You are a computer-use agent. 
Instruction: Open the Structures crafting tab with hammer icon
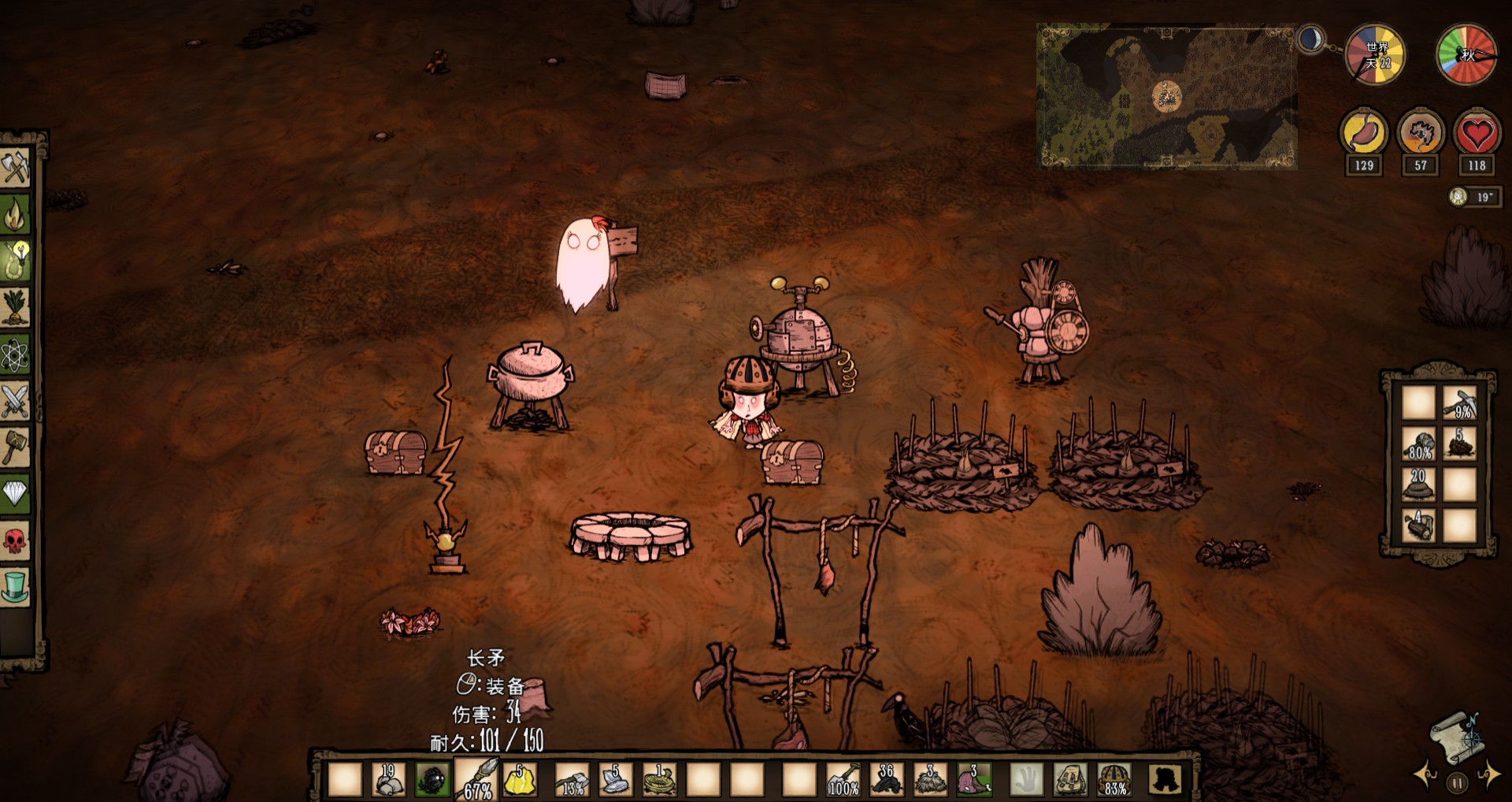(x=15, y=447)
